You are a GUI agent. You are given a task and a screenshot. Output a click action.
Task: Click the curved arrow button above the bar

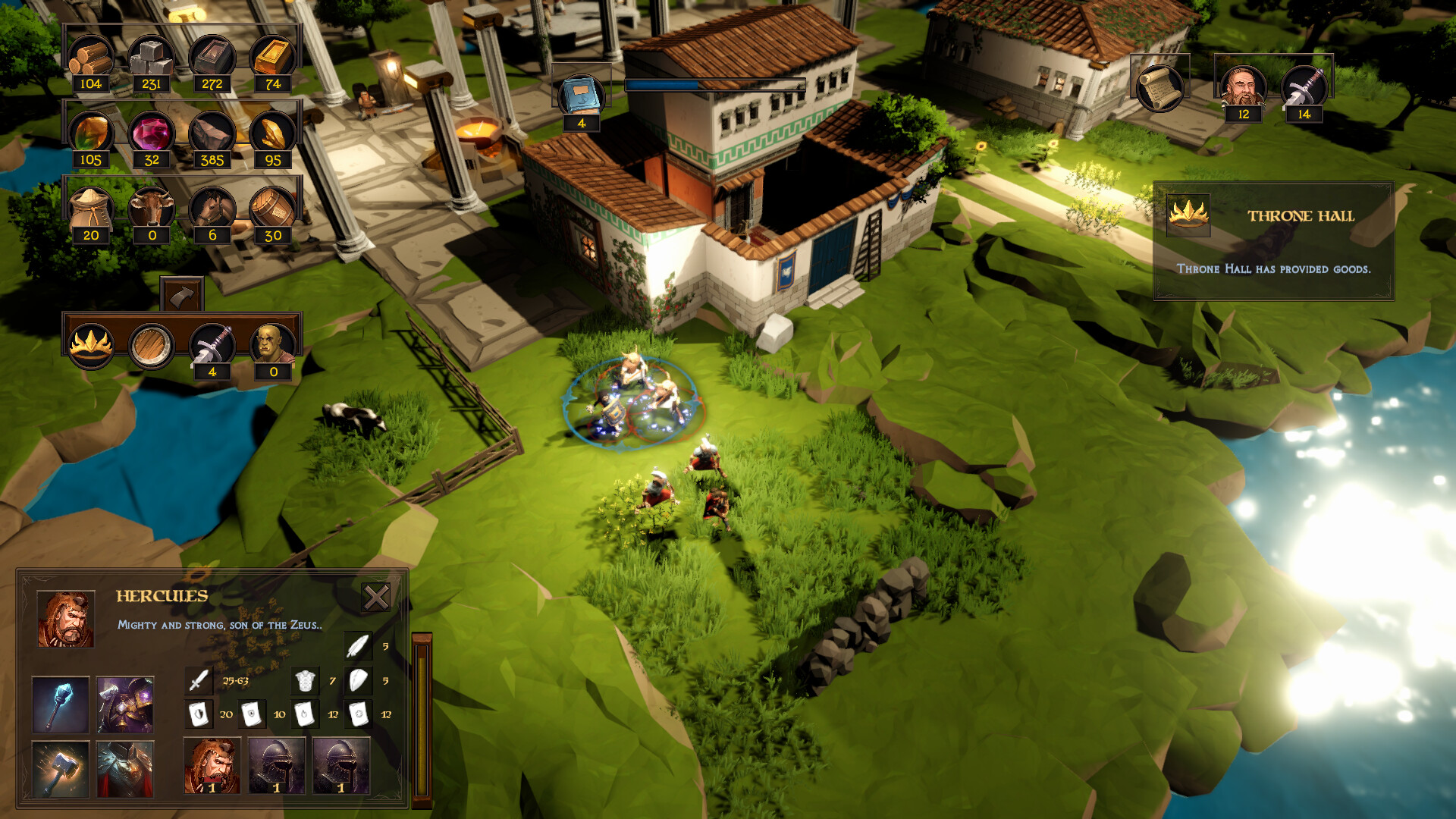click(x=181, y=295)
